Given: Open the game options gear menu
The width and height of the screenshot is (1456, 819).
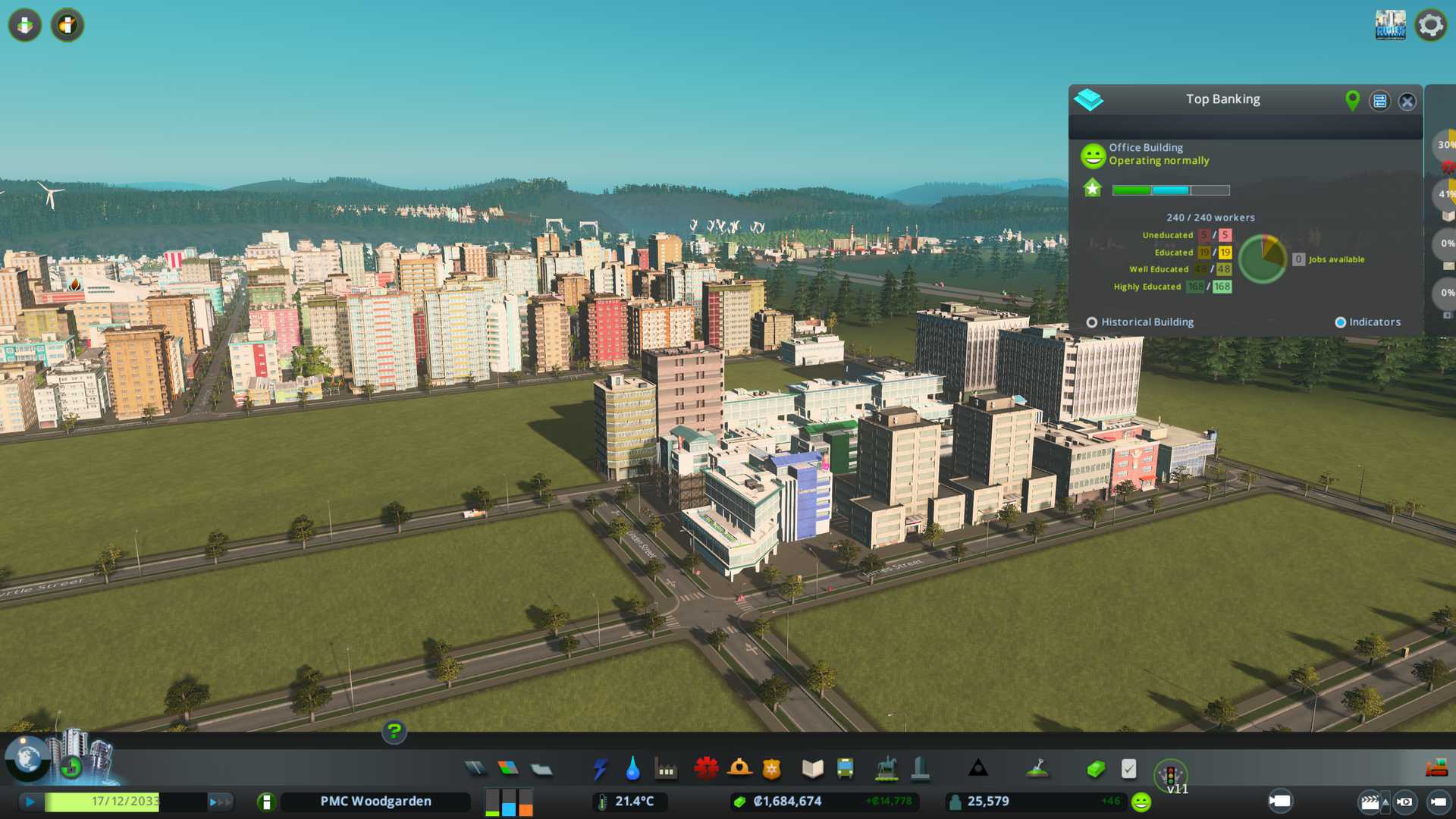Looking at the screenshot, I should pos(1431,25).
